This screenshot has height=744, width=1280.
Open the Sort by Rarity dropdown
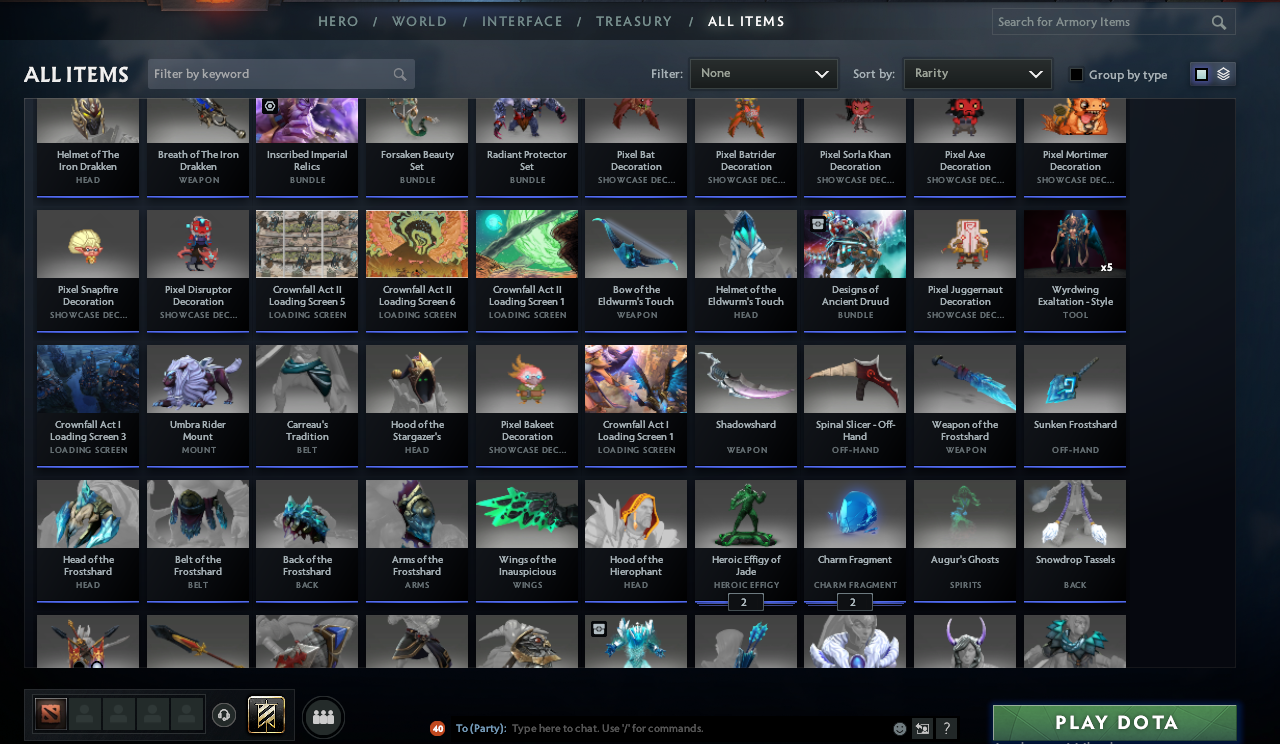coord(977,73)
